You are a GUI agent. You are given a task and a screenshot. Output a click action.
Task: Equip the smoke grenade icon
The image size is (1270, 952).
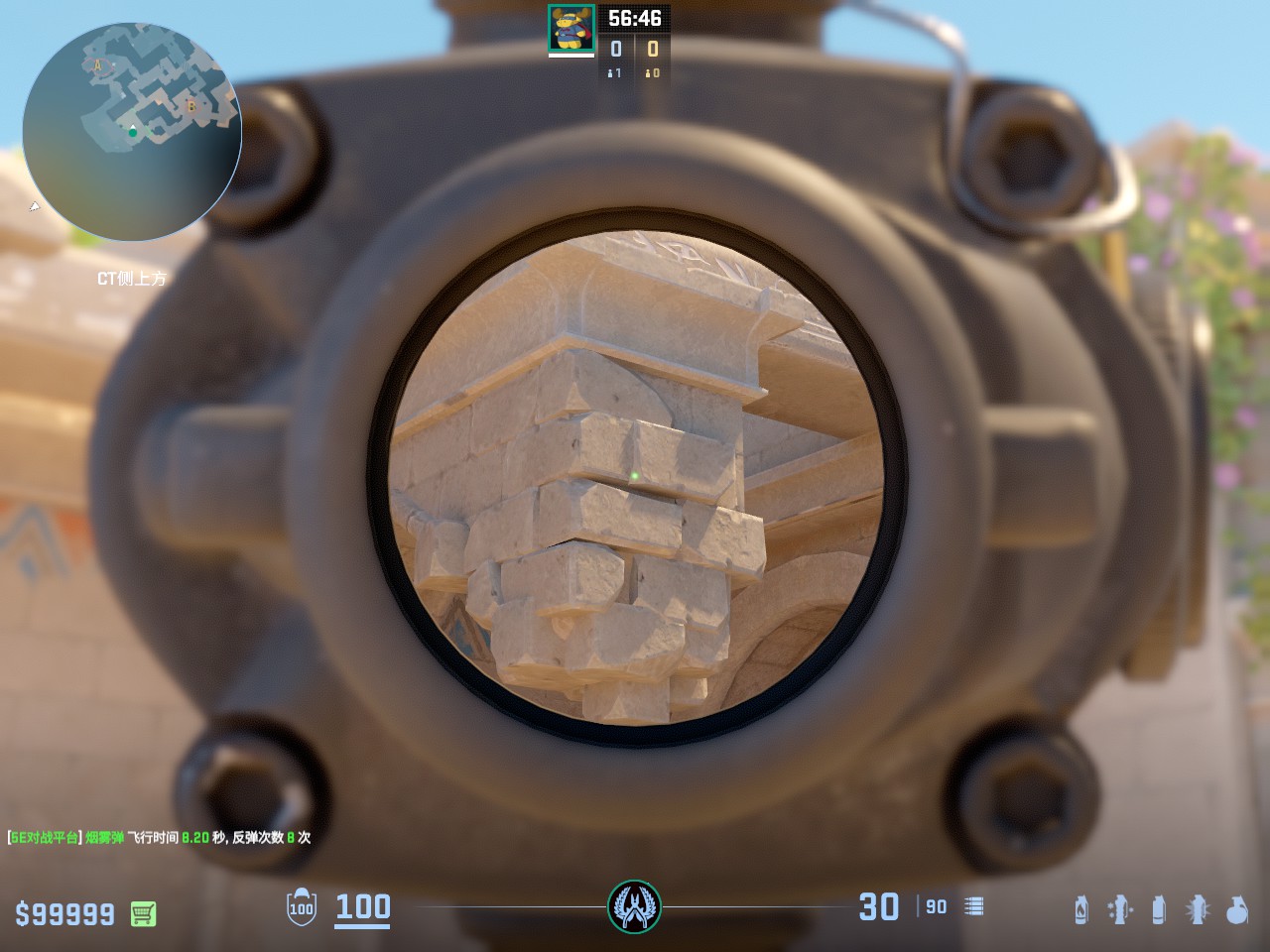coord(1158,909)
